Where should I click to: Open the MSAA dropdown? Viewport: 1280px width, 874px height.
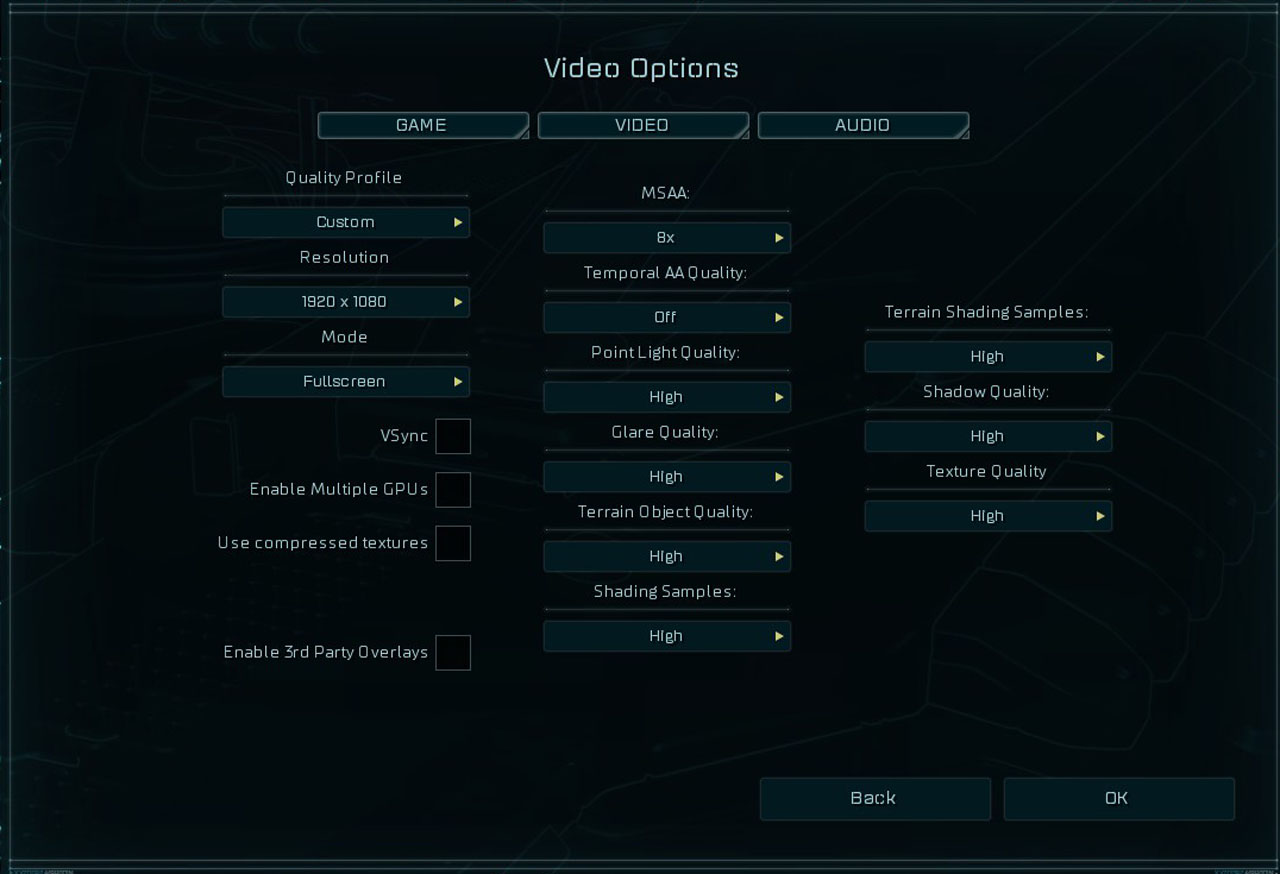point(667,238)
